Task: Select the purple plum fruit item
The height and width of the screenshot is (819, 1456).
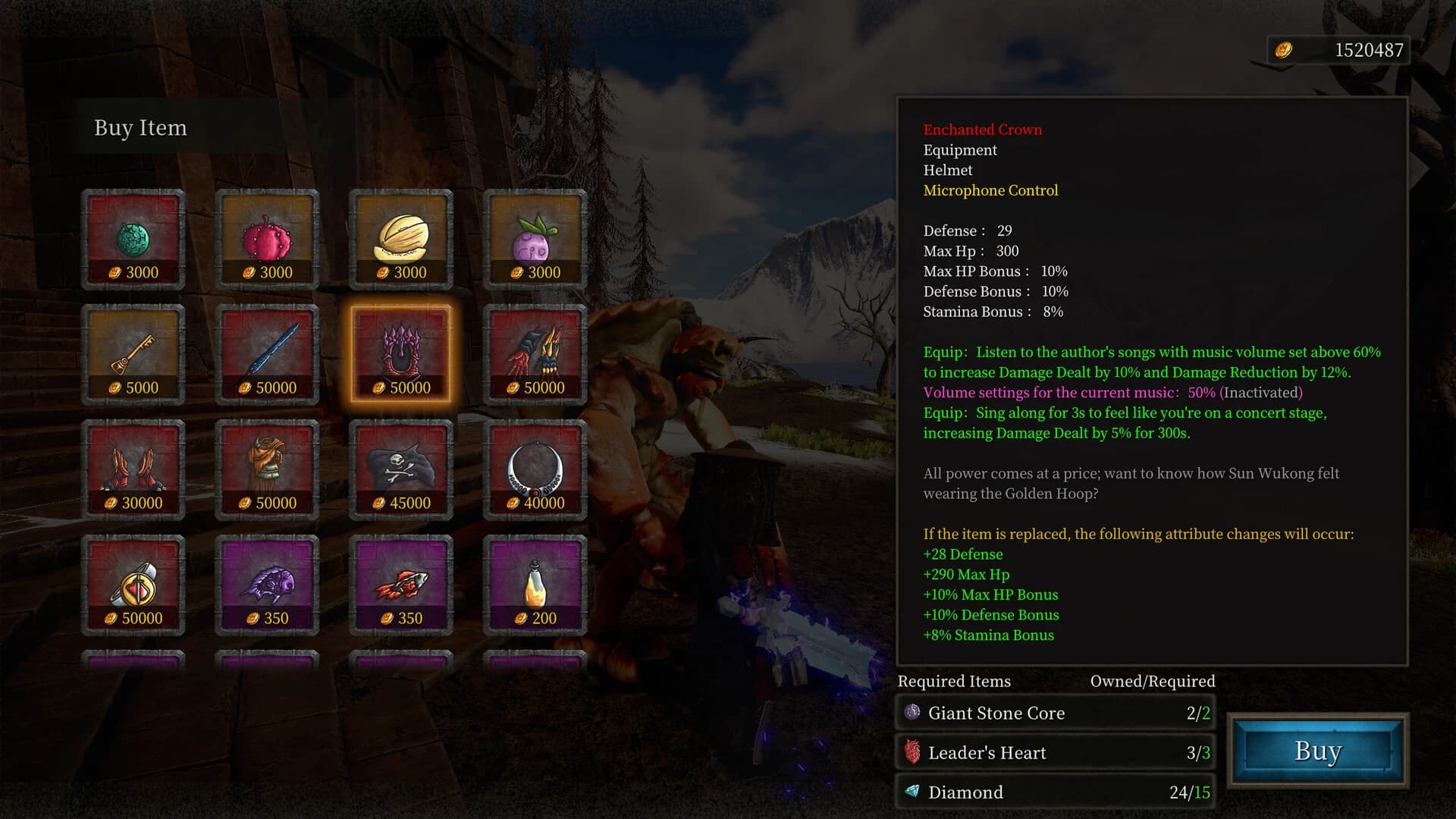Action: pyautogui.click(x=535, y=239)
